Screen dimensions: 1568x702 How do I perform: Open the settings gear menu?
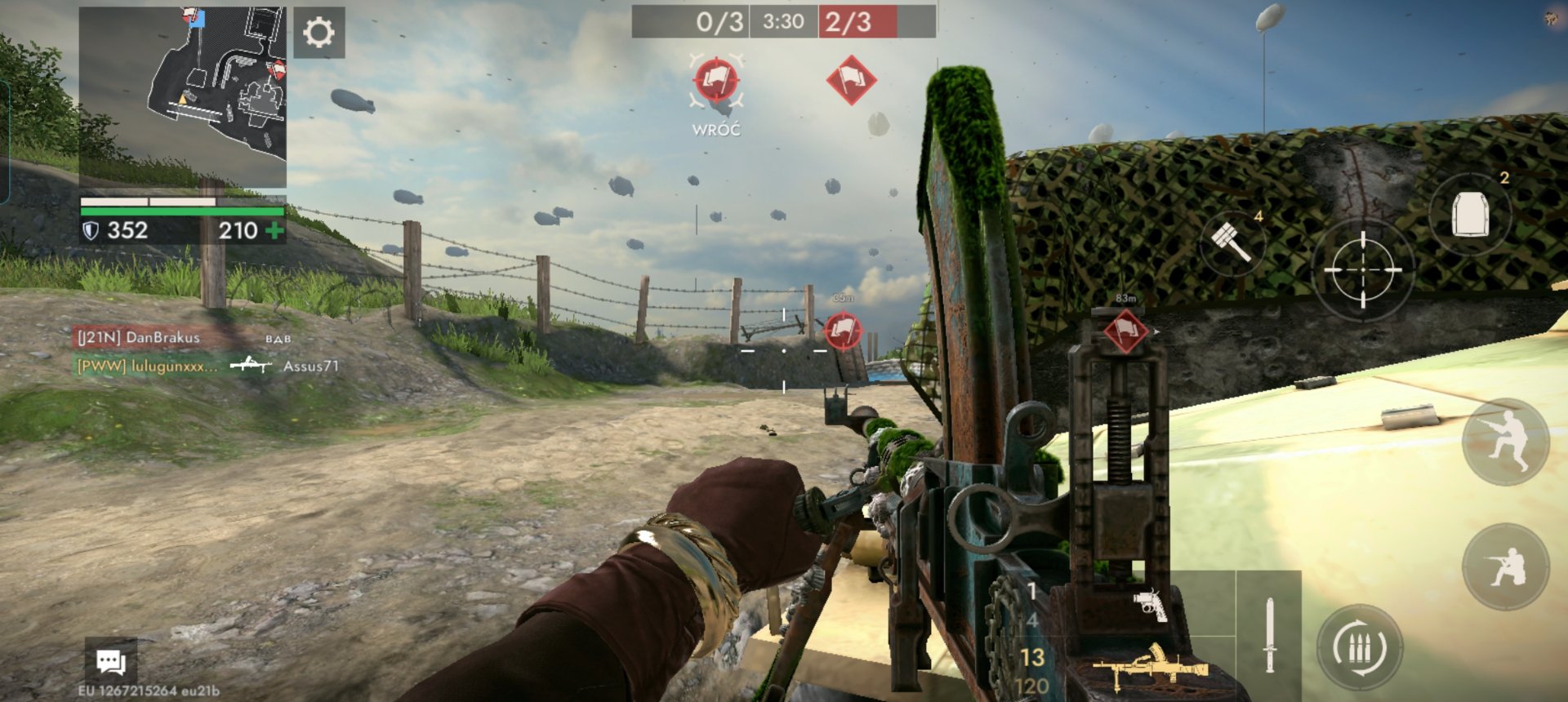point(318,33)
